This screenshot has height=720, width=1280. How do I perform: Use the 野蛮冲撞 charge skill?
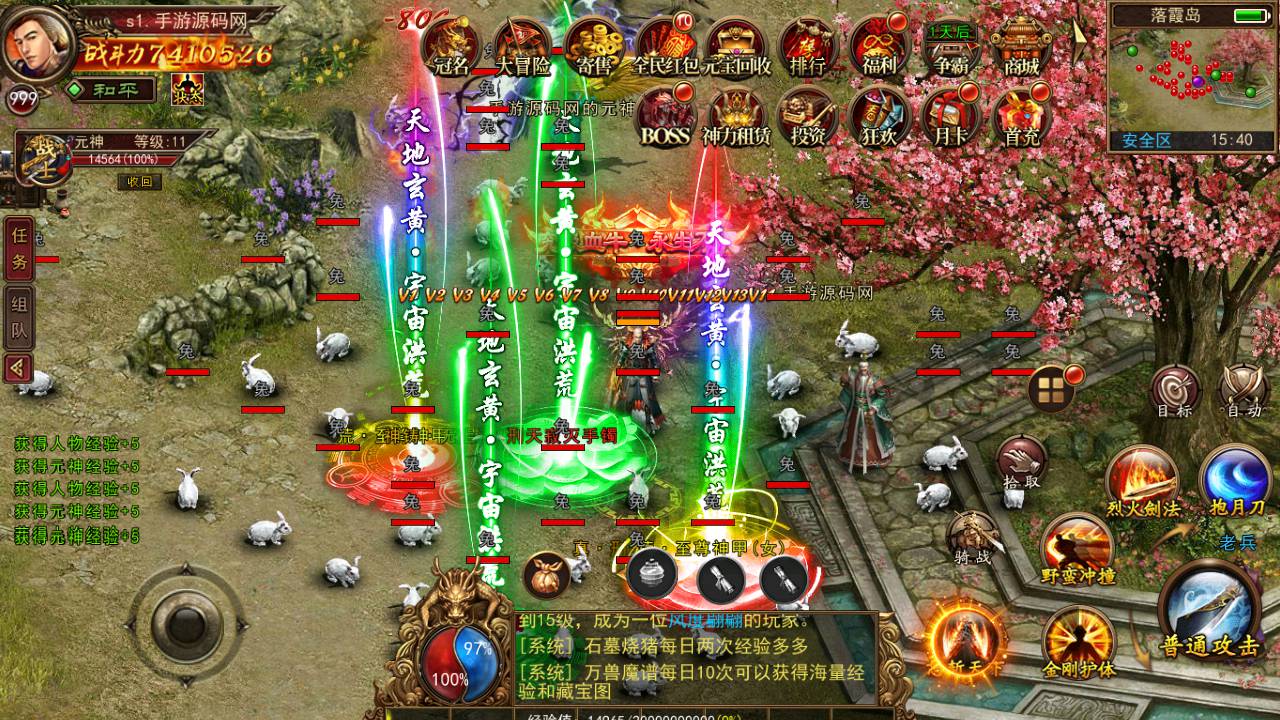click(x=1078, y=550)
